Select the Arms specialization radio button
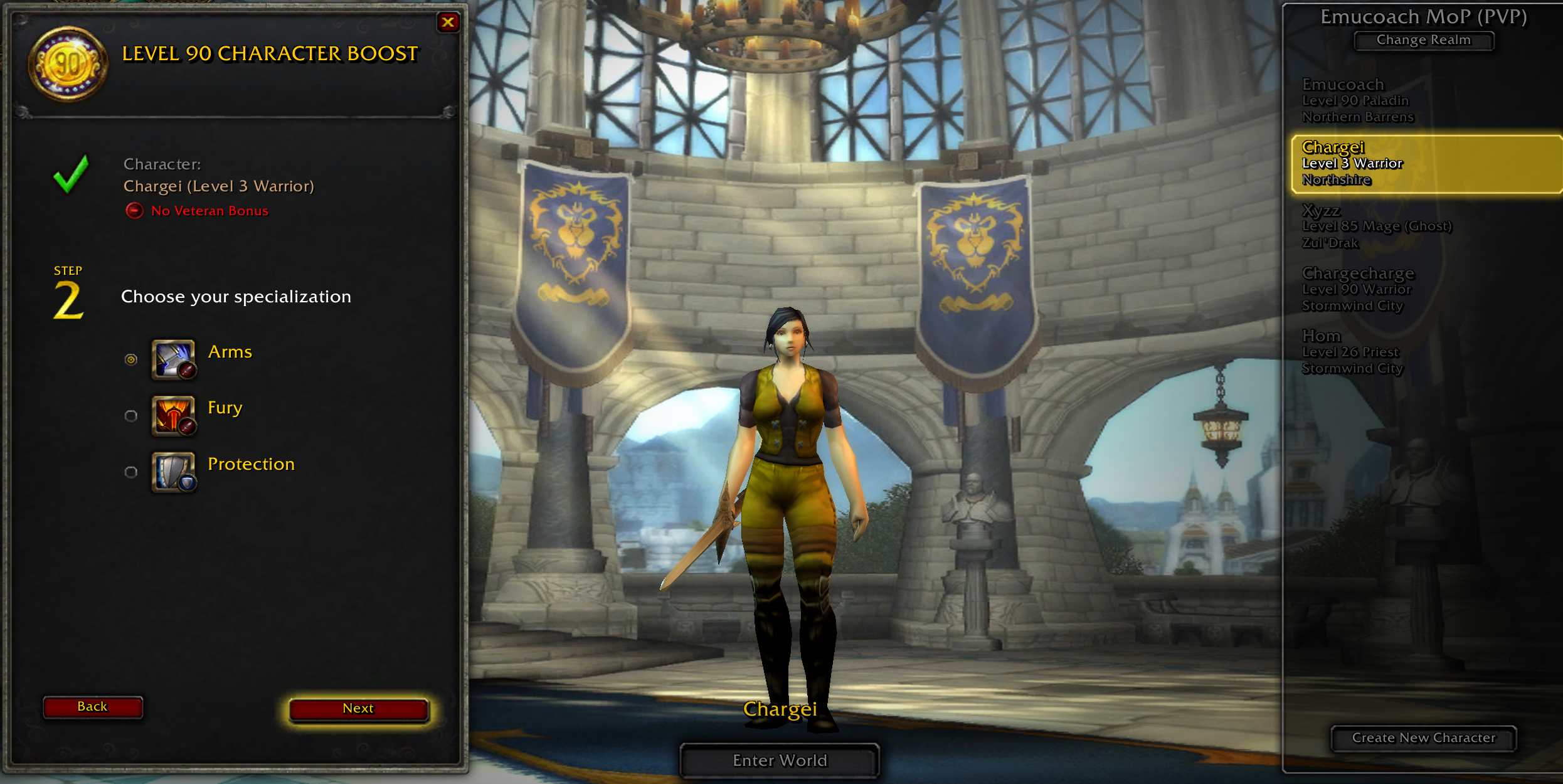The height and width of the screenshot is (784, 1563). click(131, 359)
